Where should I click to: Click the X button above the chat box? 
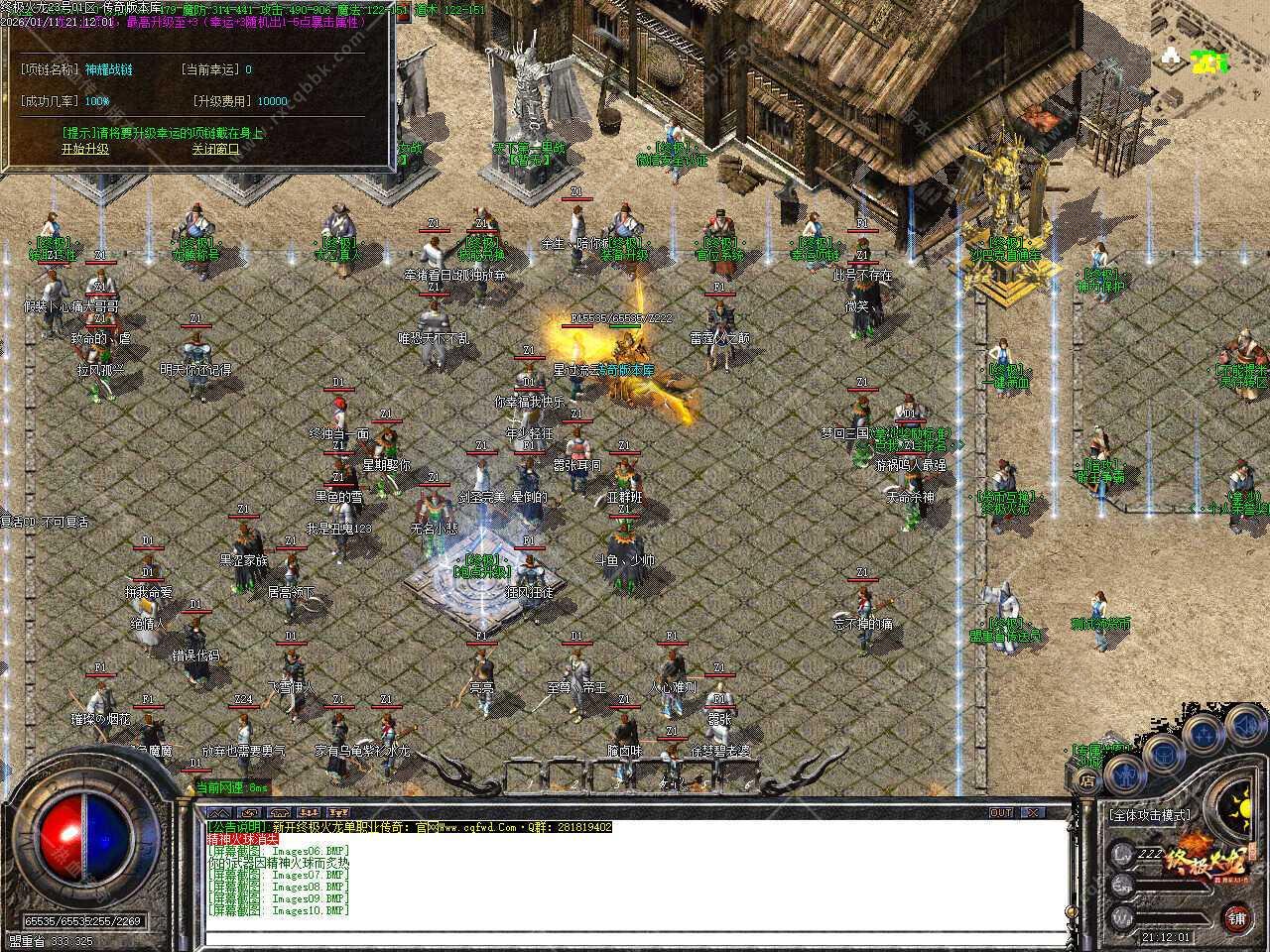coord(1032,812)
